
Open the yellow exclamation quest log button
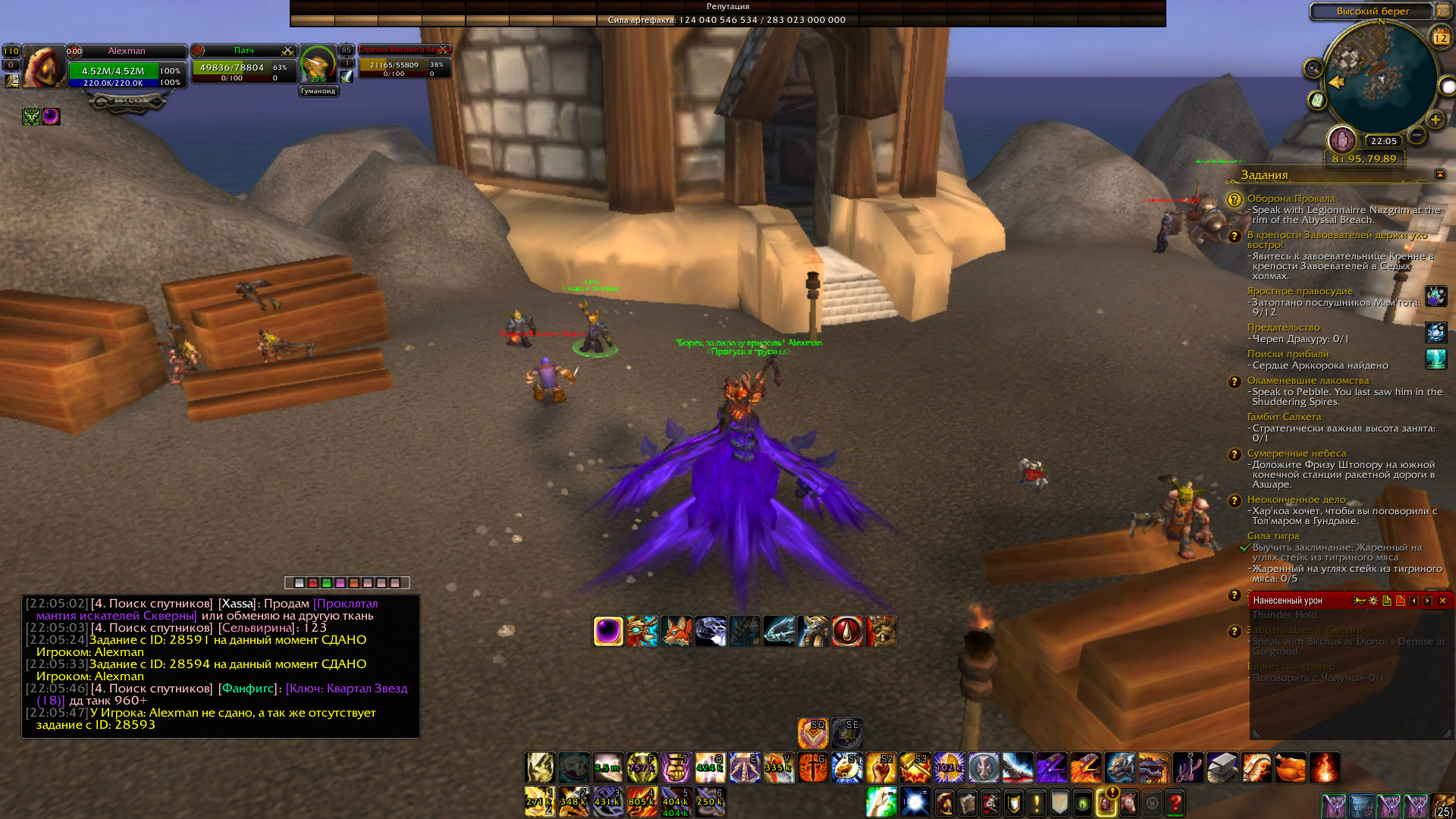pyautogui.click(x=1036, y=802)
